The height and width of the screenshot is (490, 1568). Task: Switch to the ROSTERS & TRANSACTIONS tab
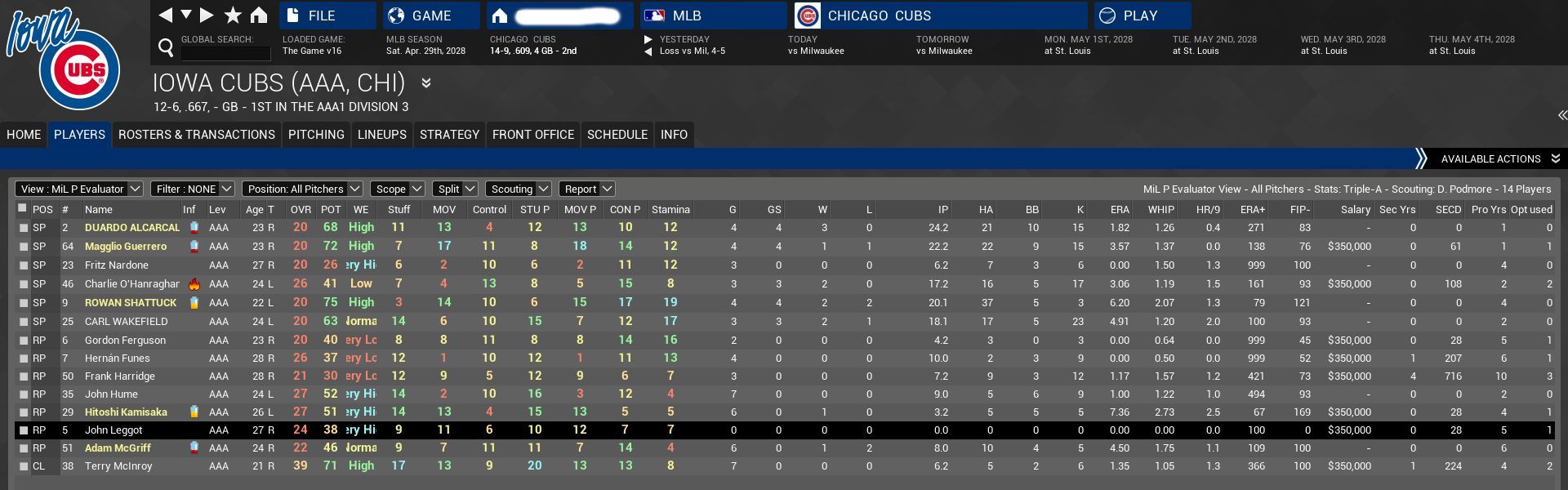pyautogui.click(x=197, y=135)
